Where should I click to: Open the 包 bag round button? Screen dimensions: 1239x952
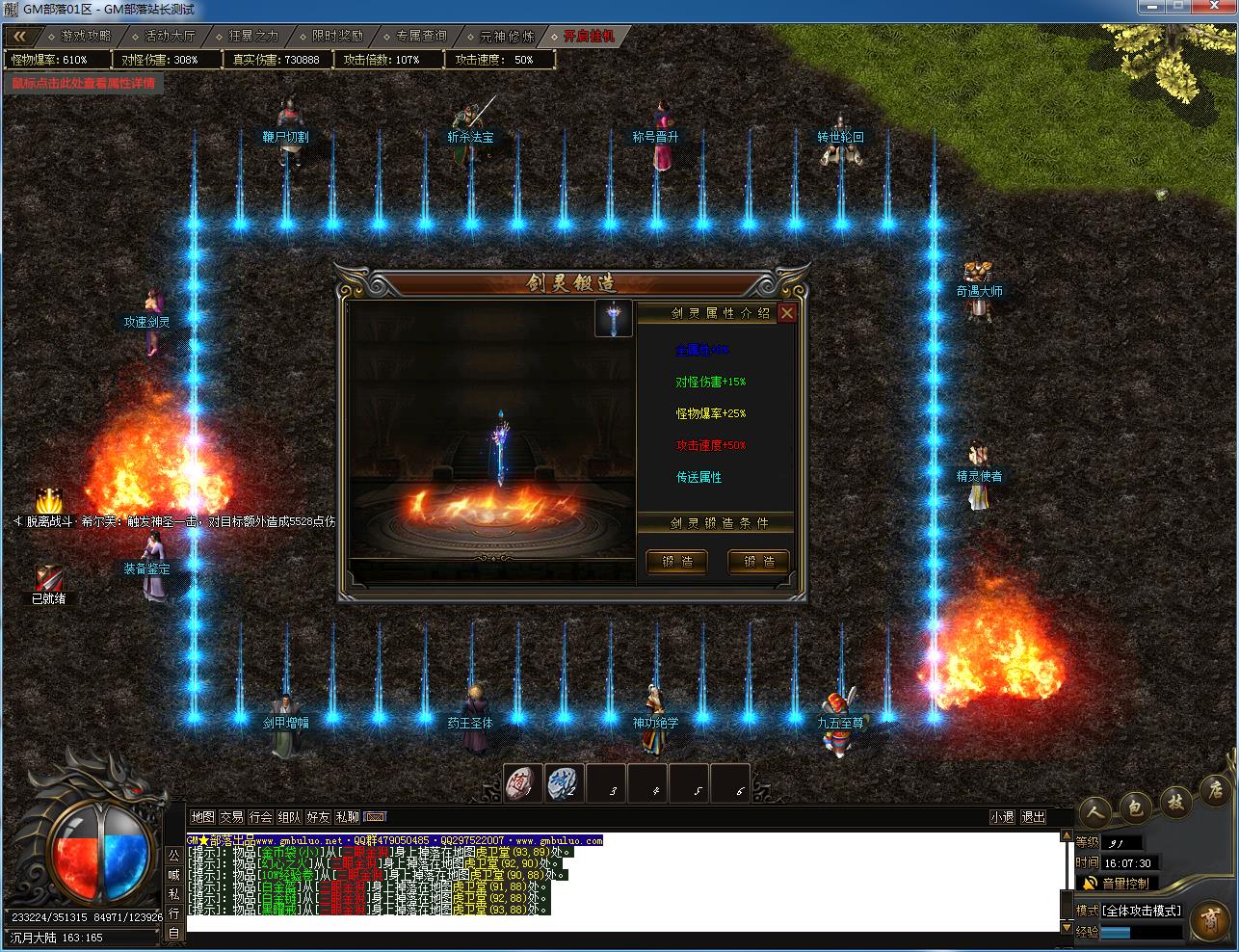click(1136, 808)
